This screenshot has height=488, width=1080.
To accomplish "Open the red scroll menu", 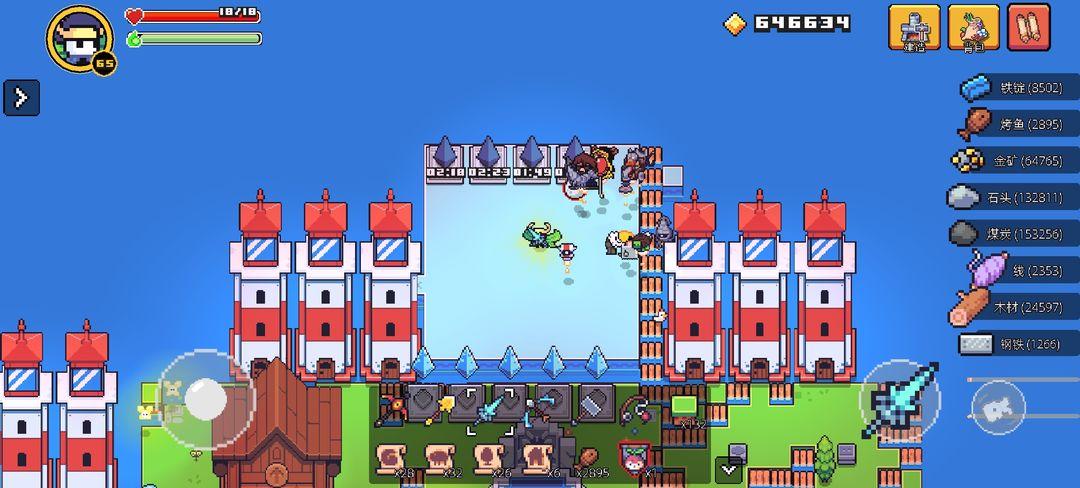I will pyautogui.click(x=1029, y=27).
